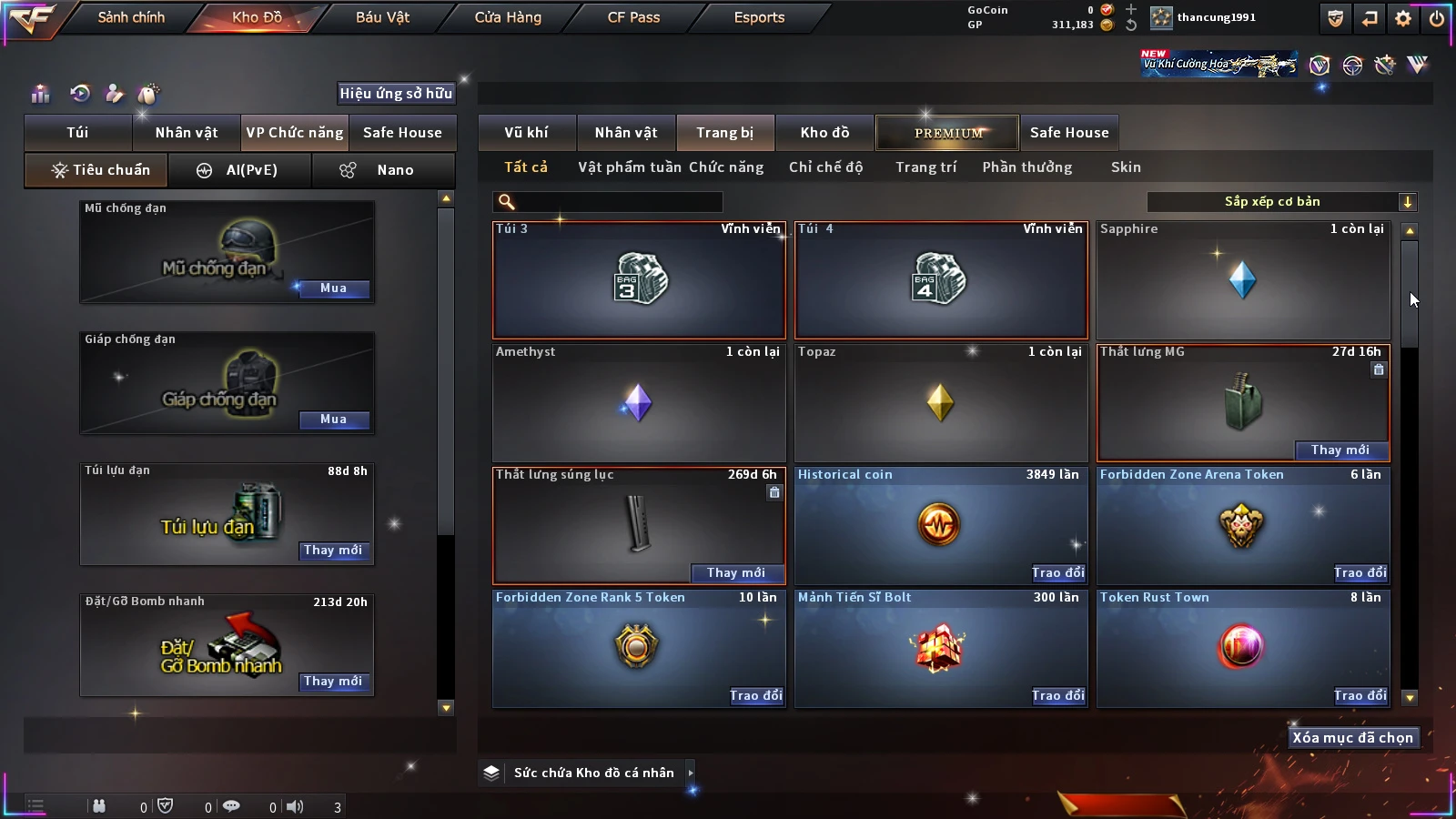This screenshot has width=1456, height=819.
Task: Switch to the PREMIUM tab
Action: (947, 133)
